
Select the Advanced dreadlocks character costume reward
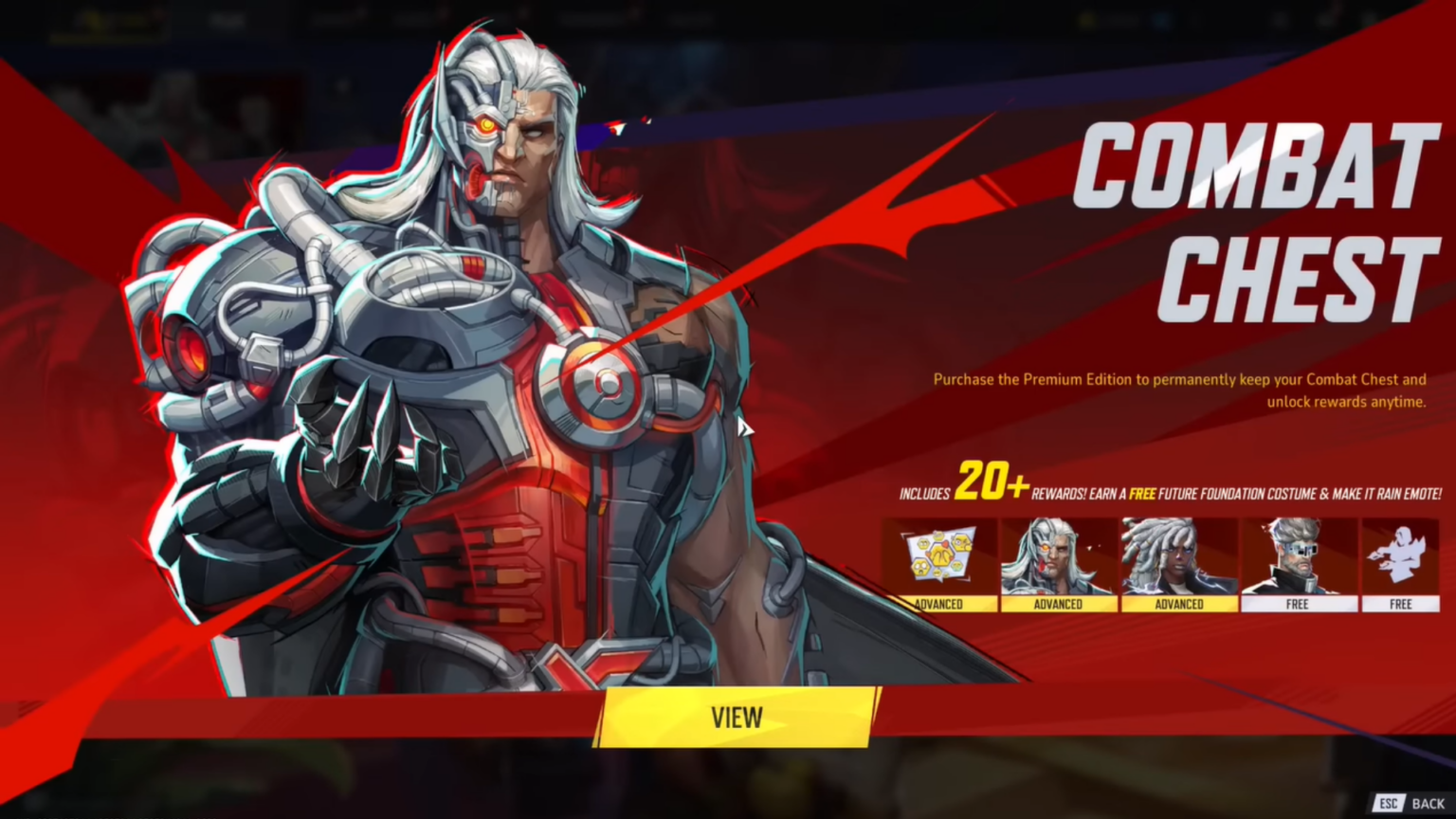coord(1178,559)
